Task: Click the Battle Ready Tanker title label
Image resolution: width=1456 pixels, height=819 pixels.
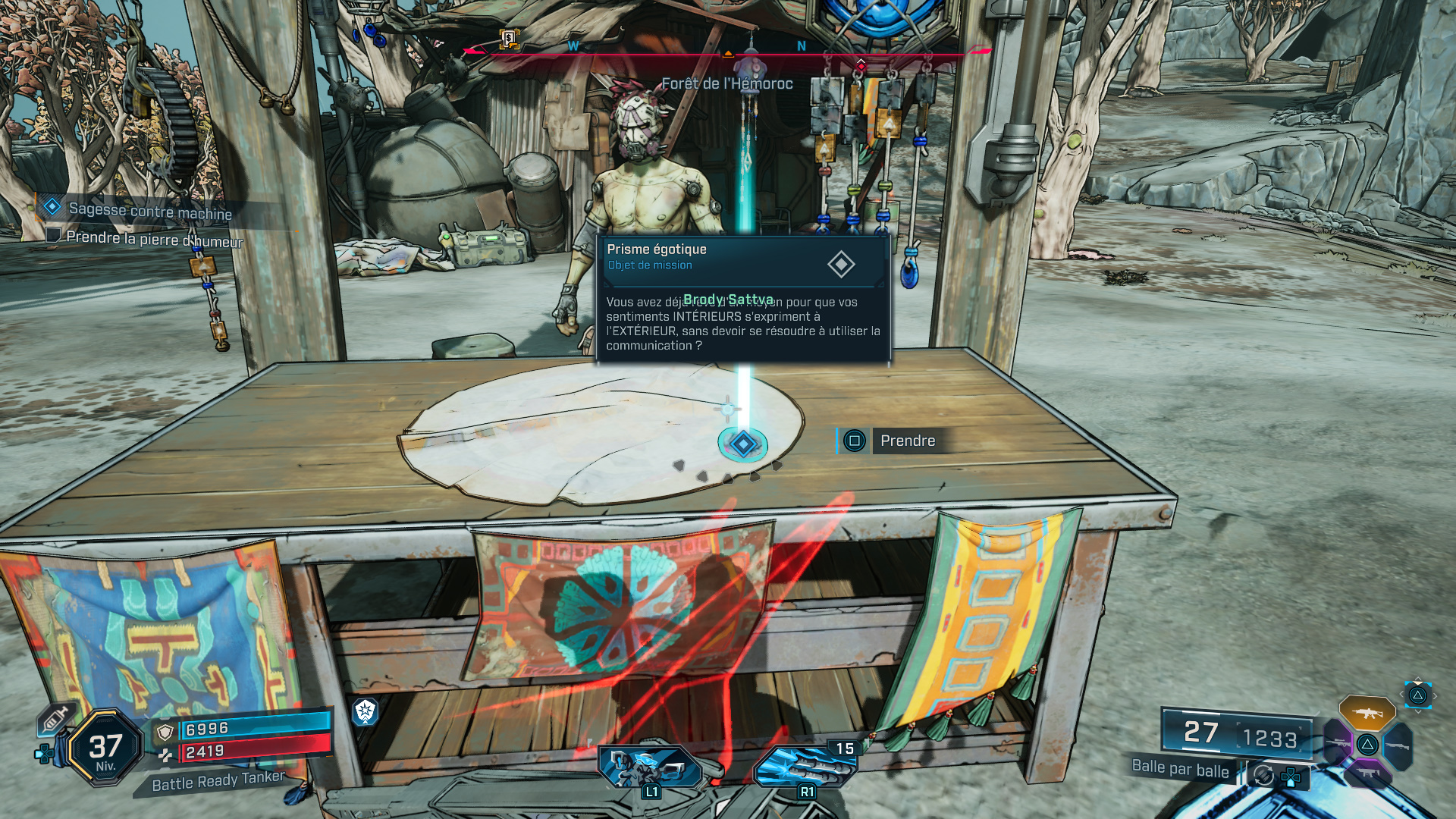Action: pyautogui.click(x=218, y=781)
